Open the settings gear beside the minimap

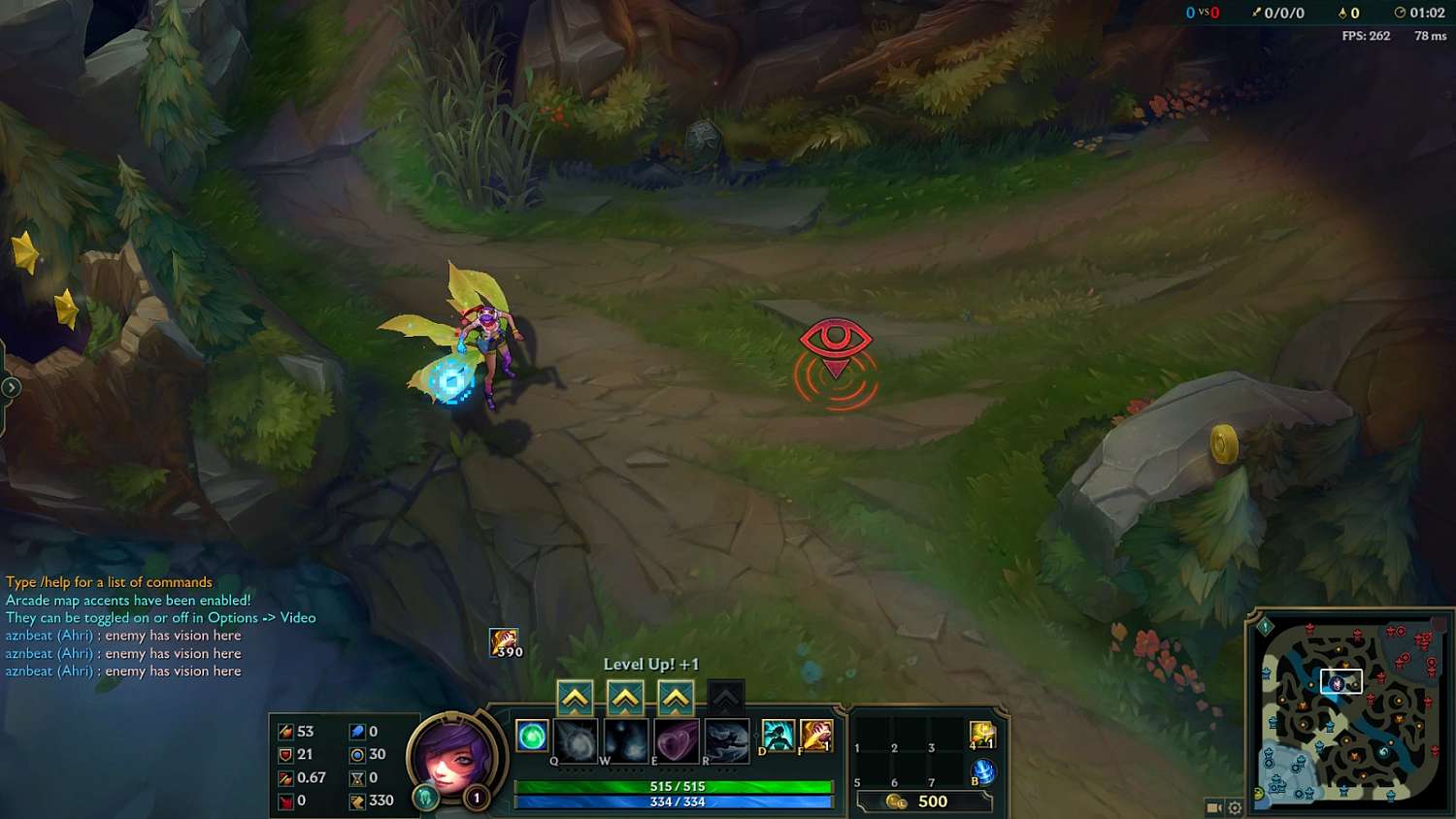(x=1234, y=807)
